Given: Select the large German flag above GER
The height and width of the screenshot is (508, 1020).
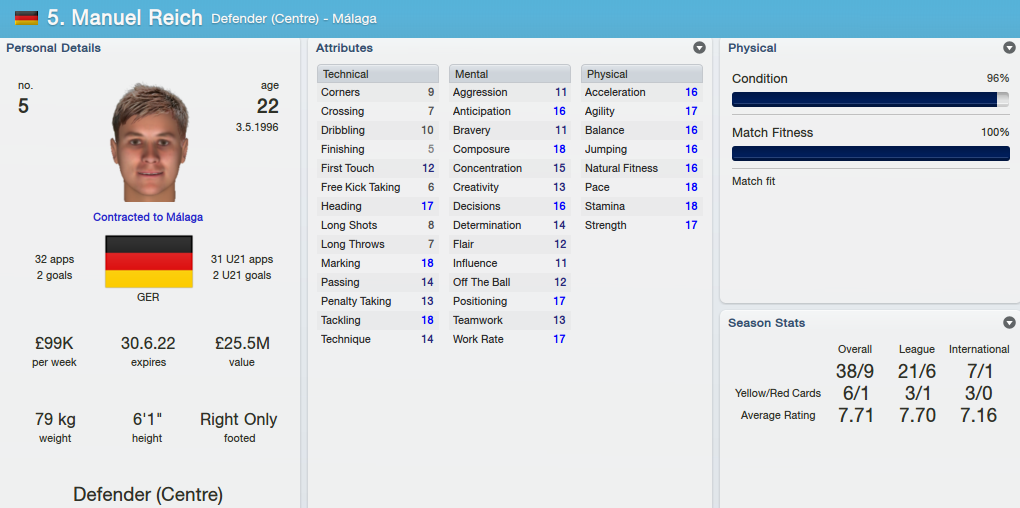Looking at the screenshot, I should (x=148, y=262).
